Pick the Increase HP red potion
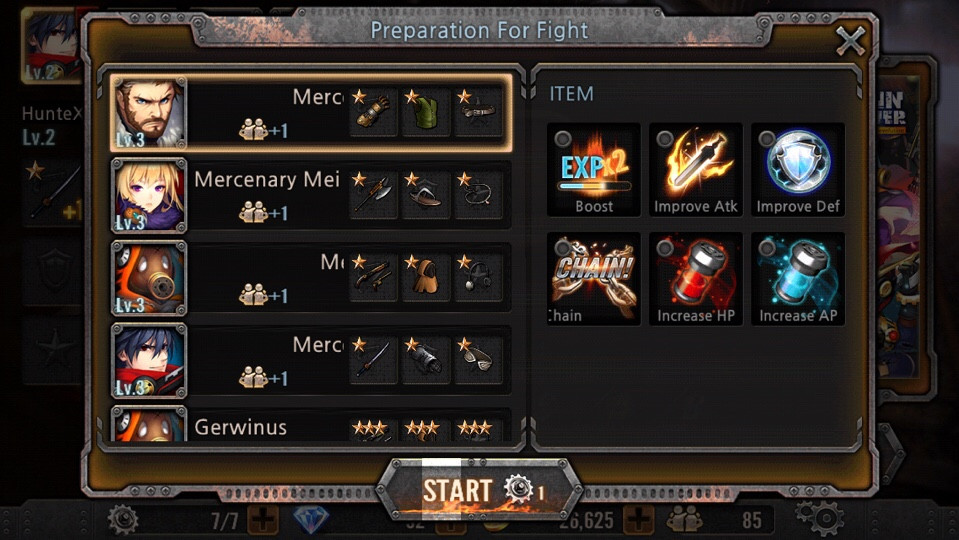The height and width of the screenshot is (540, 959). 696,278
